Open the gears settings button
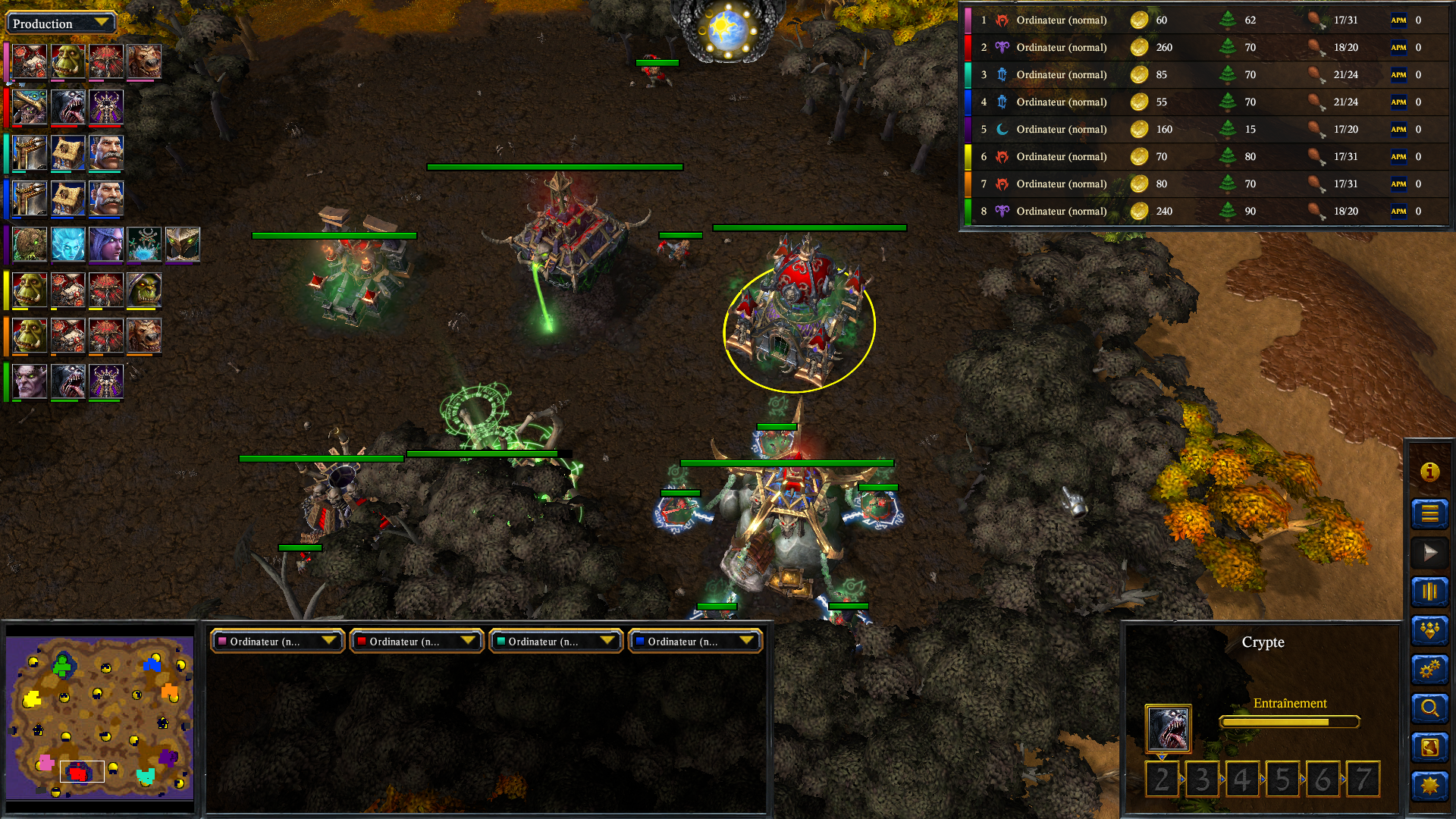 tap(1429, 670)
